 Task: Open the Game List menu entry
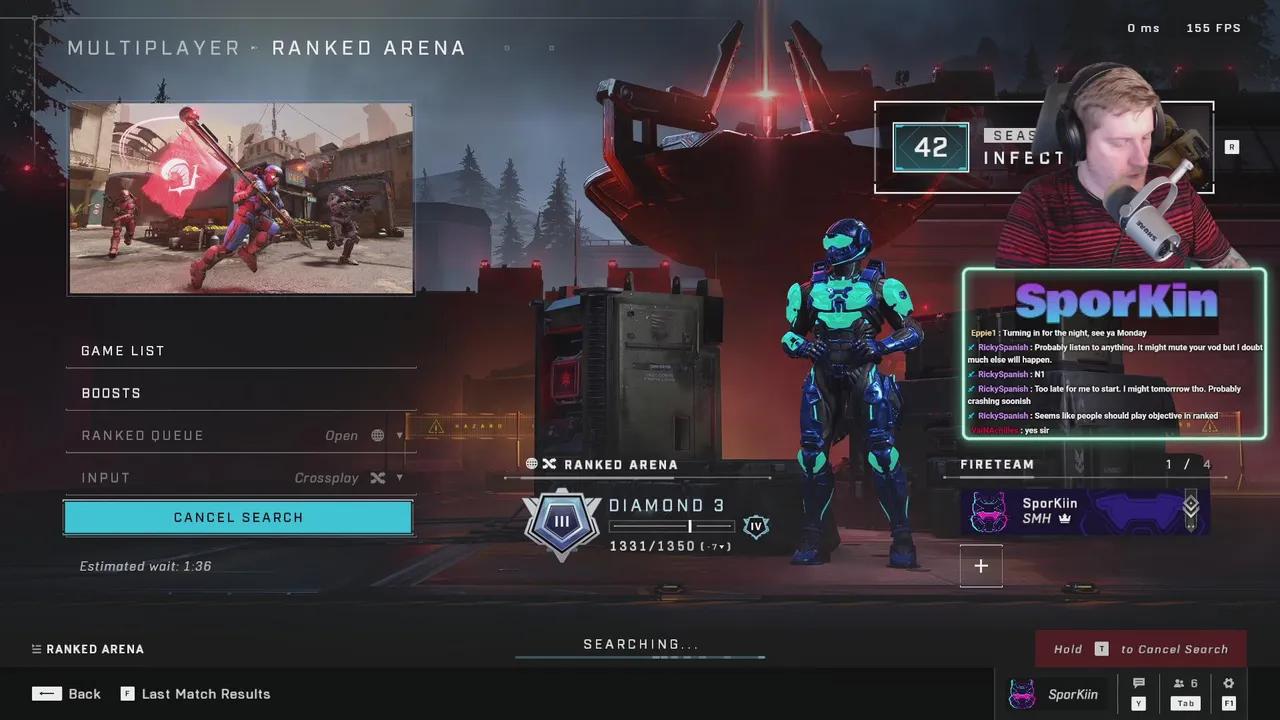click(123, 350)
